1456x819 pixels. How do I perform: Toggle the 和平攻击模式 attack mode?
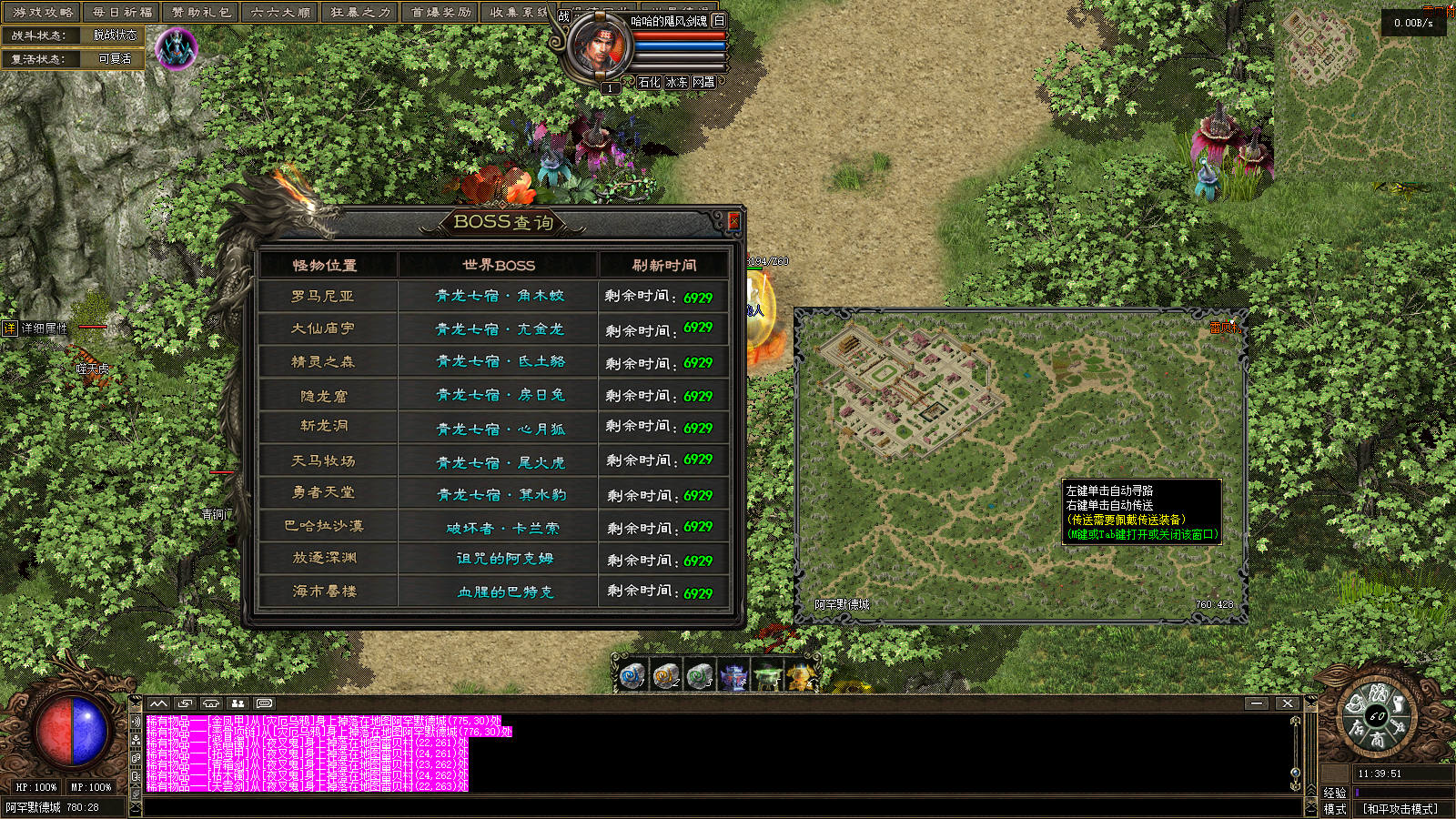click(x=1400, y=809)
